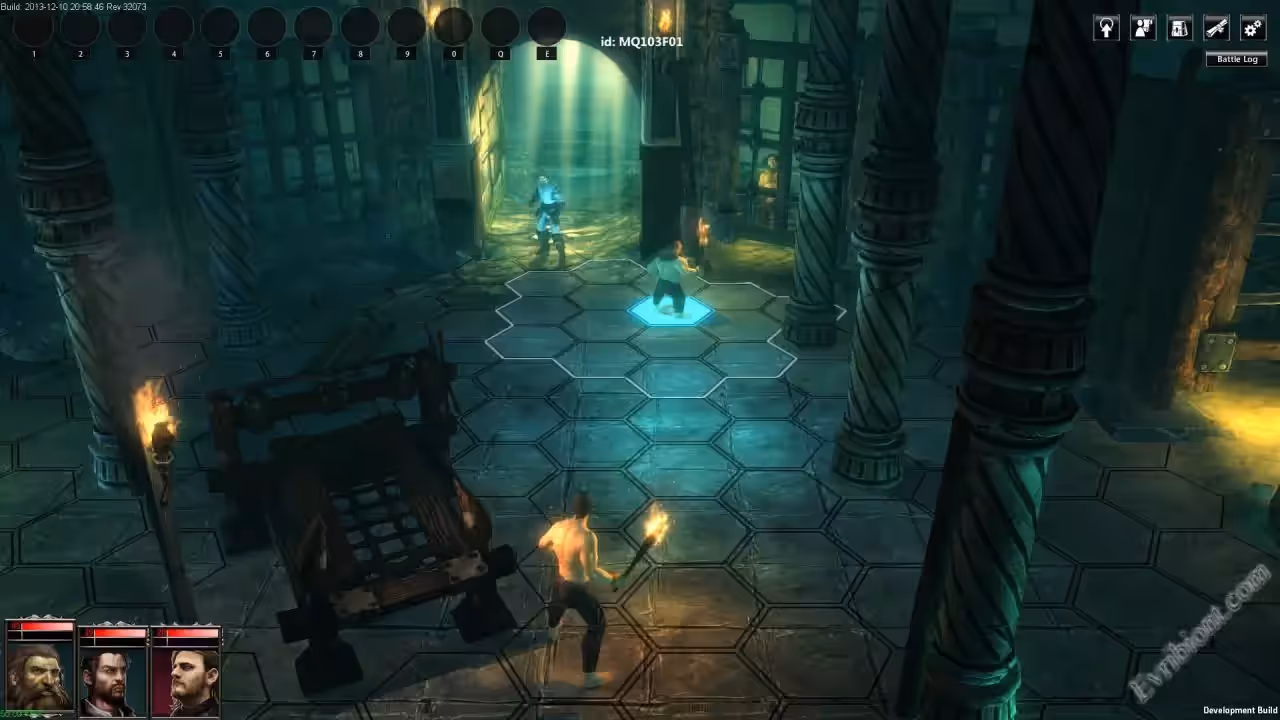Viewport: 1280px width, 720px height.
Task: Open the Battle Log
Action: pos(1237,60)
